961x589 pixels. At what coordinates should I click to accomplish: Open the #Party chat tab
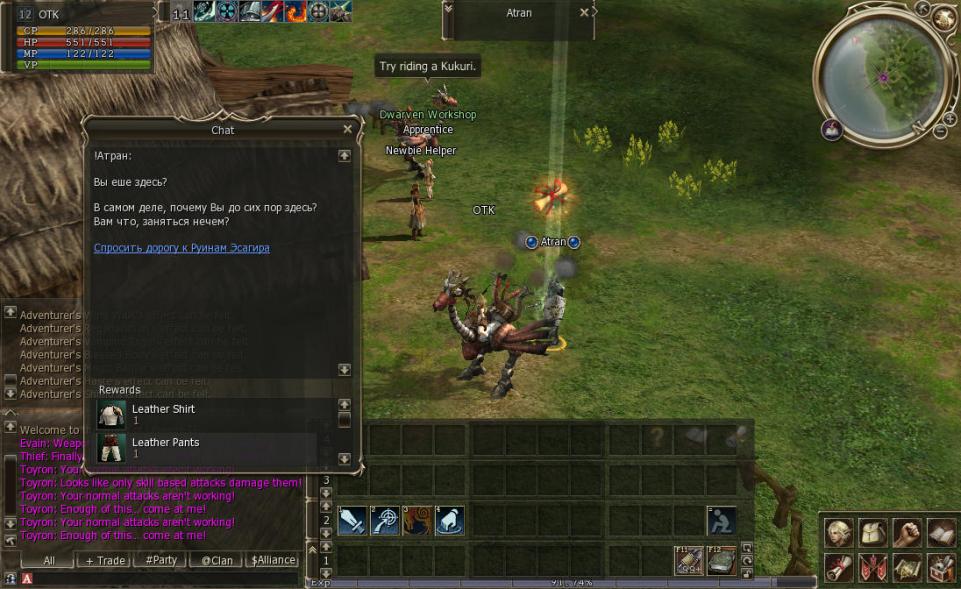(160, 561)
